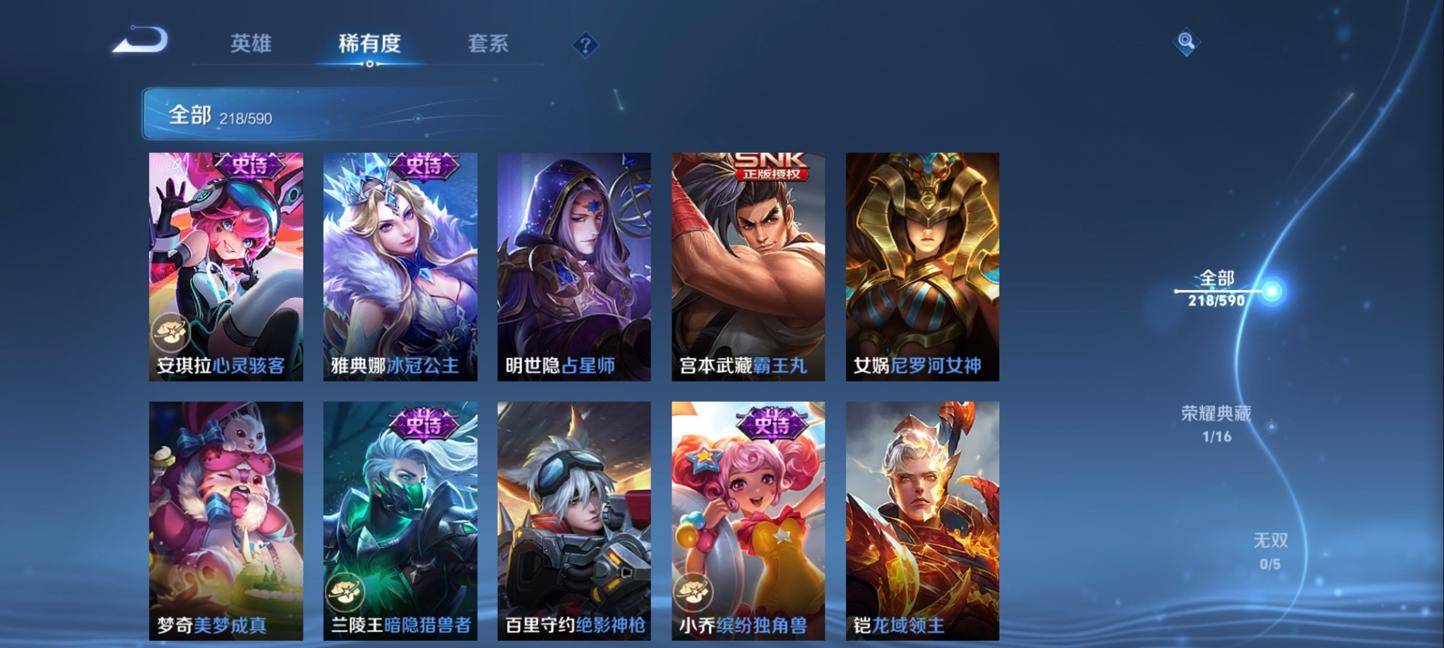Image resolution: width=1444 pixels, height=648 pixels.
Task: Filter by 荣耀典藏 rarity
Action: coord(1216,422)
